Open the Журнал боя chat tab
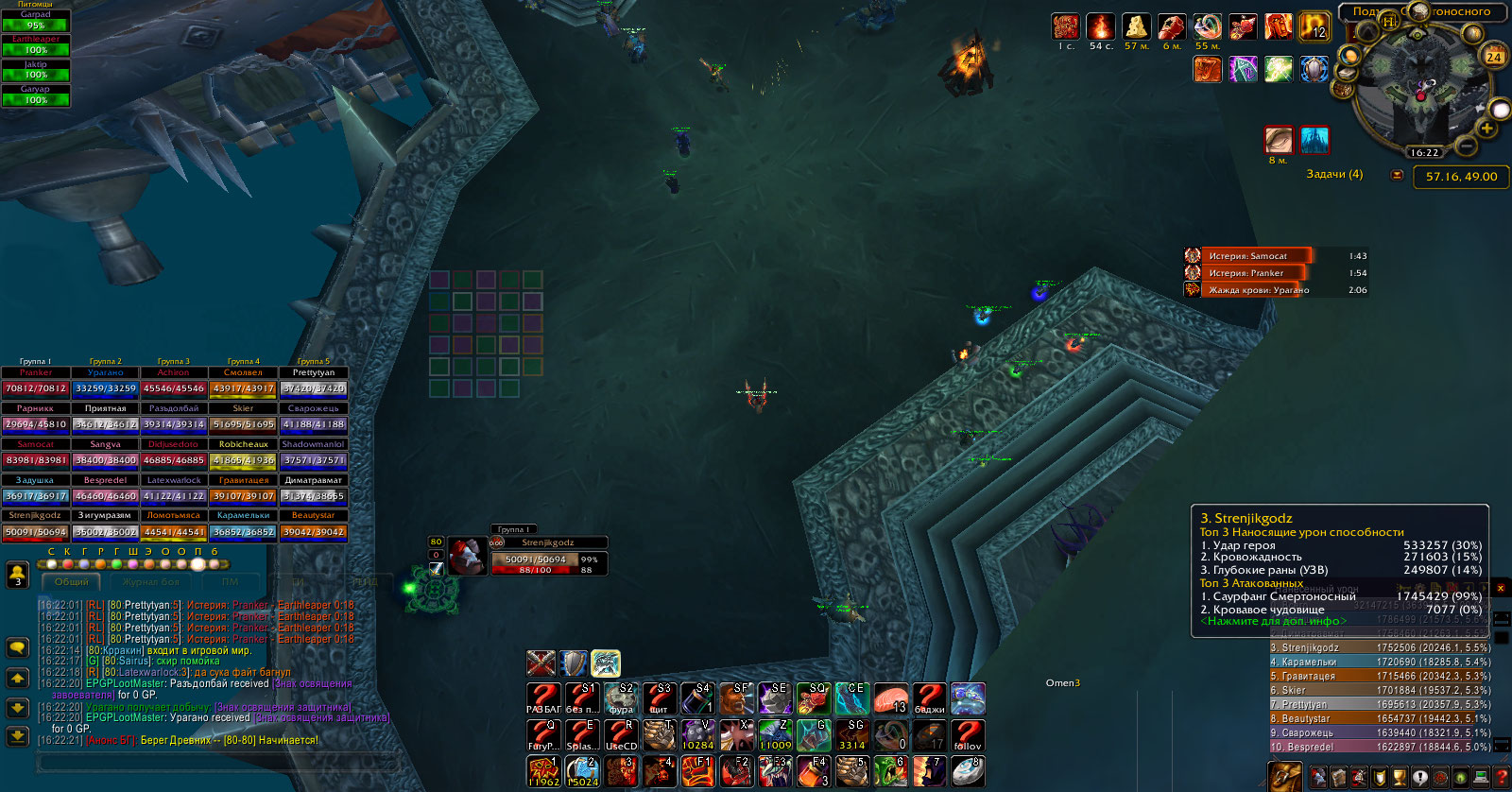The height and width of the screenshot is (792, 1512). tap(150, 582)
